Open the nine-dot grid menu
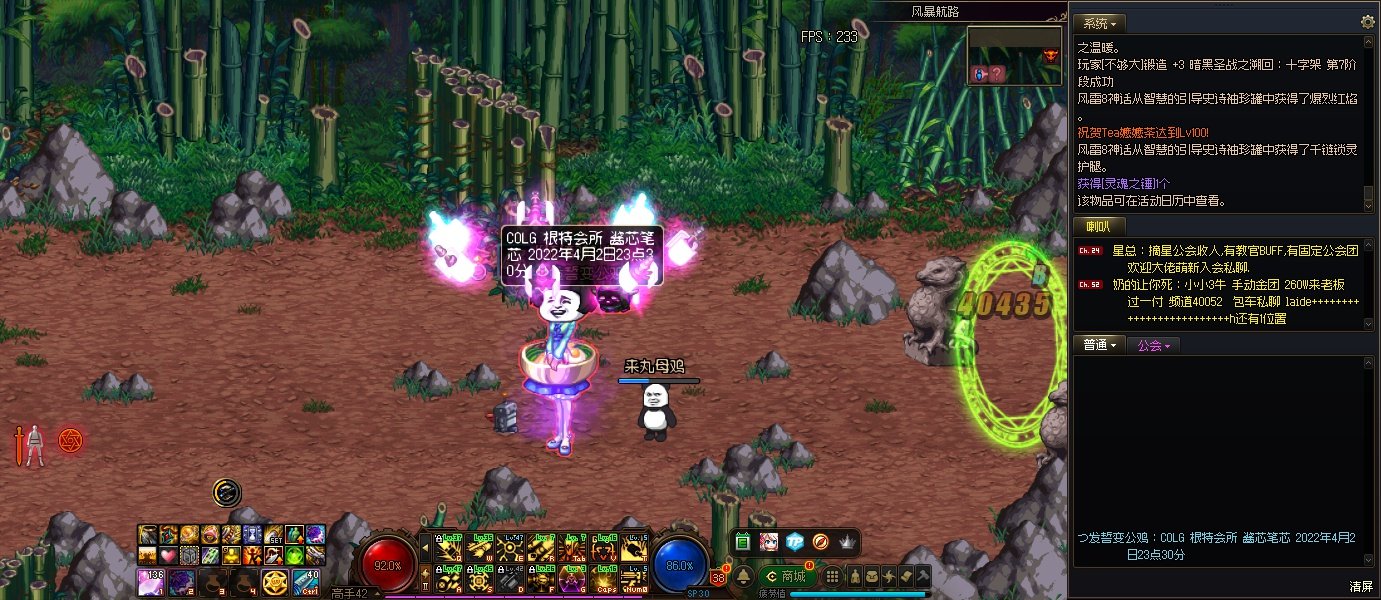The height and width of the screenshot is (600, 1381). click(x=832, y=576)
